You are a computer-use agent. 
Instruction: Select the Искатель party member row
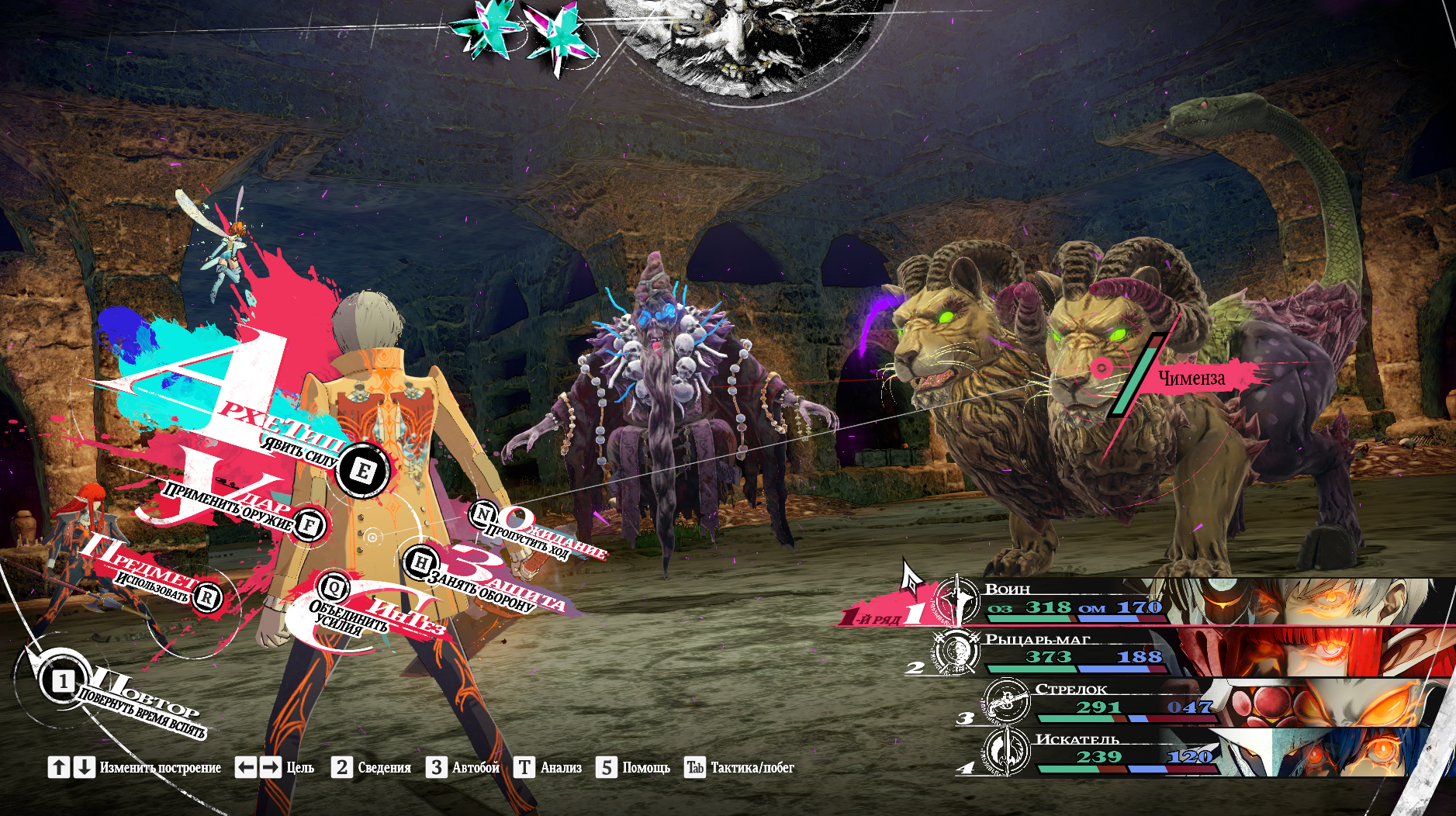pyautogui.click(x=1125, y=751)
